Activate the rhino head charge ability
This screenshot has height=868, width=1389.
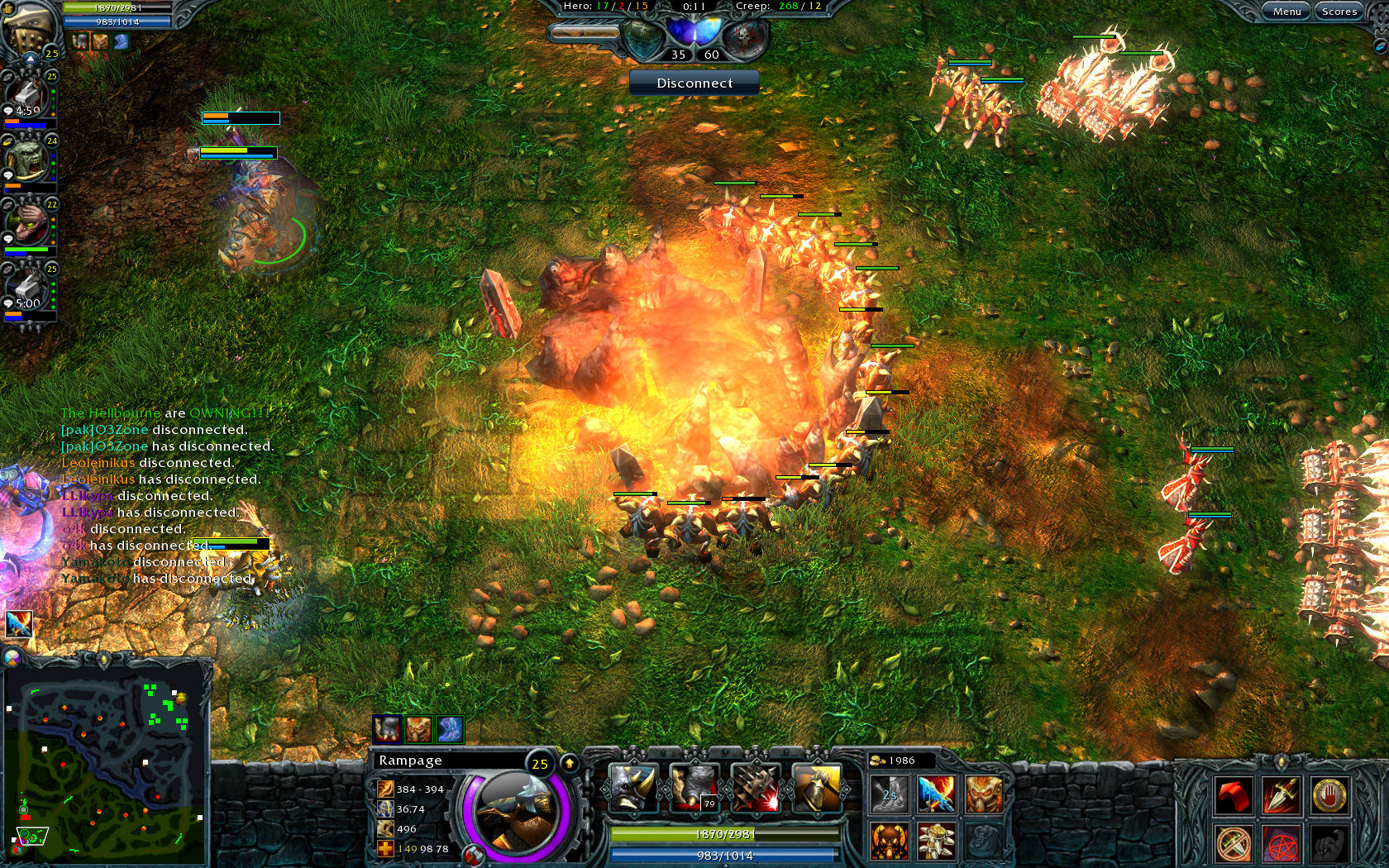point(632,786)
